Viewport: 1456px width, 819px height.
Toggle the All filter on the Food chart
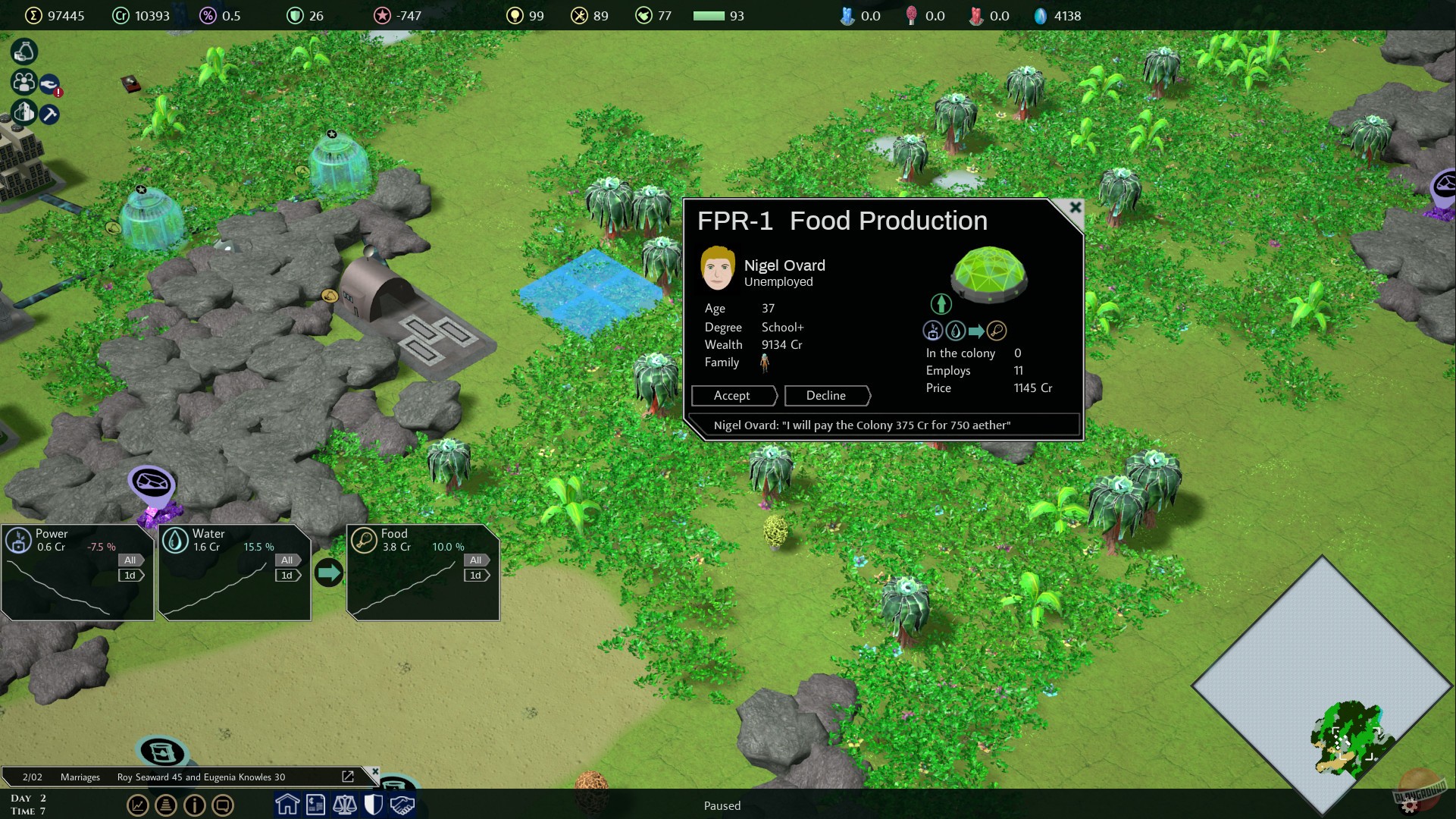(x=475, y=560)
